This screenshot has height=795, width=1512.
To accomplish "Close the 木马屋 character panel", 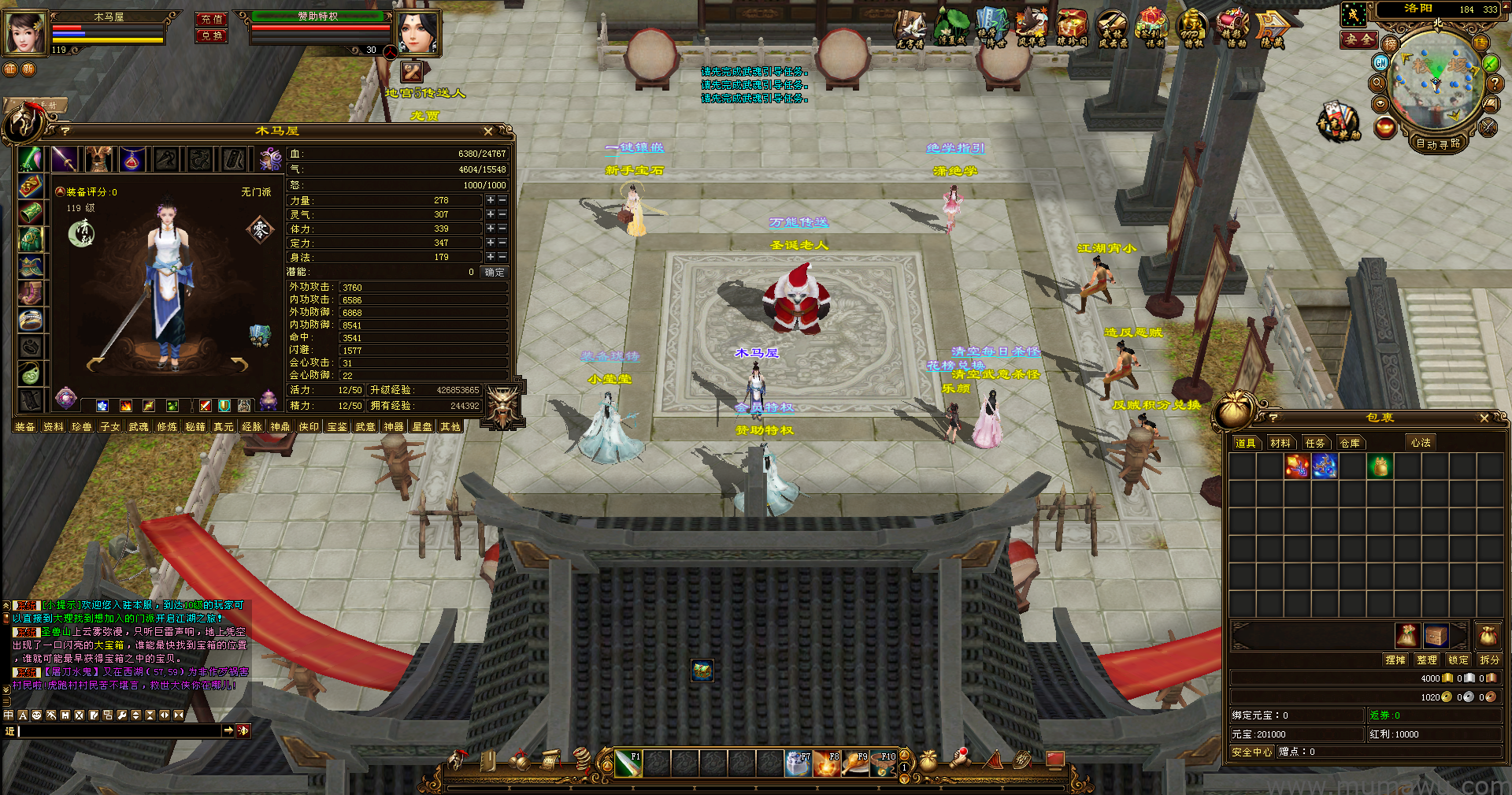I will pos(488,132).
